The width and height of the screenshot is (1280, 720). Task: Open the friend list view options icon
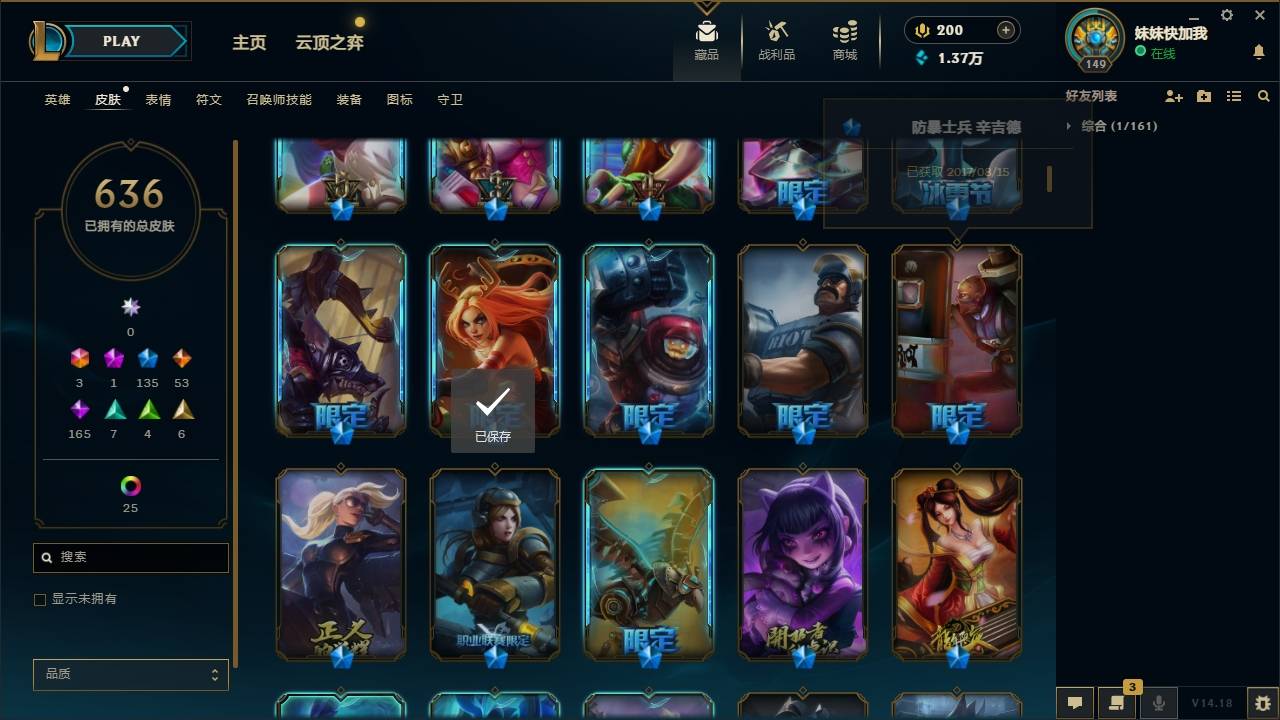[1233, 96]
